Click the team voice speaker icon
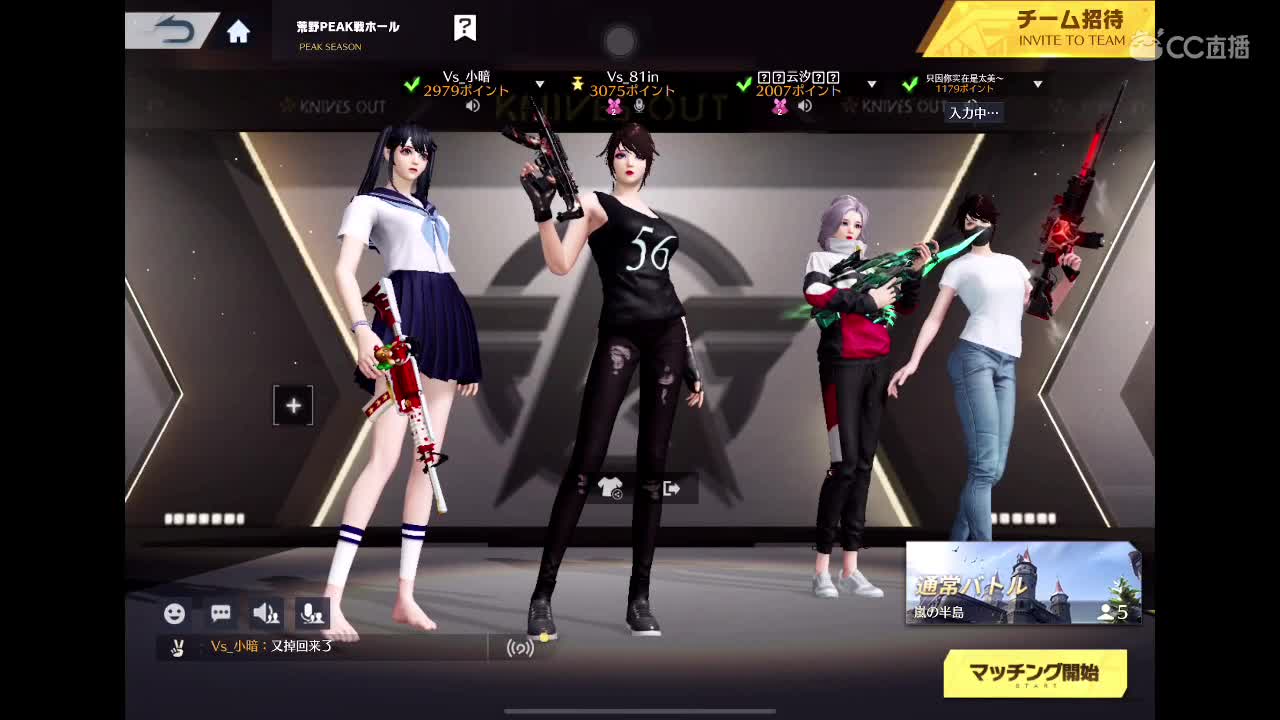 (x=265, y=613)
